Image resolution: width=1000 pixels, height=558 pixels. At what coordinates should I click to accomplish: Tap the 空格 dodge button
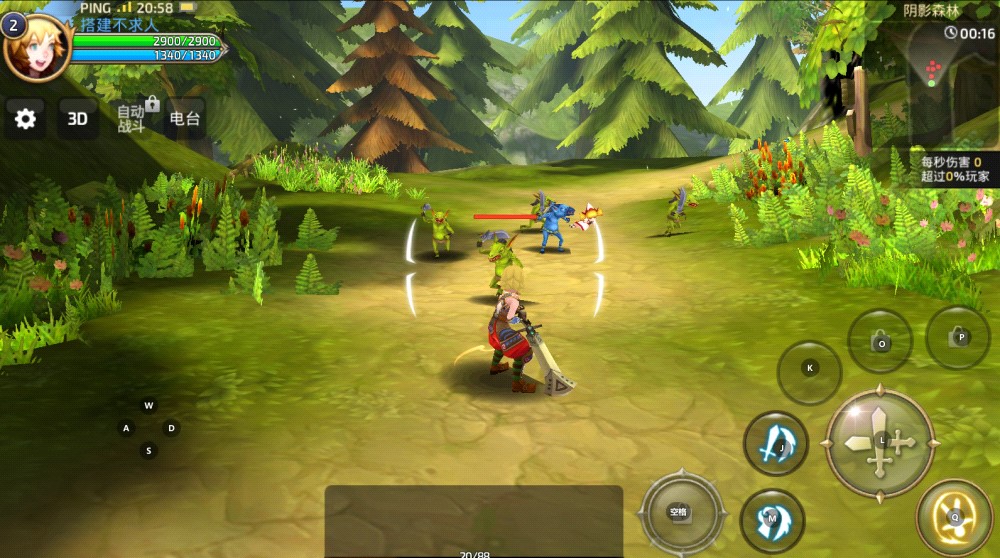pyautogui.click(x=680, y=512)
